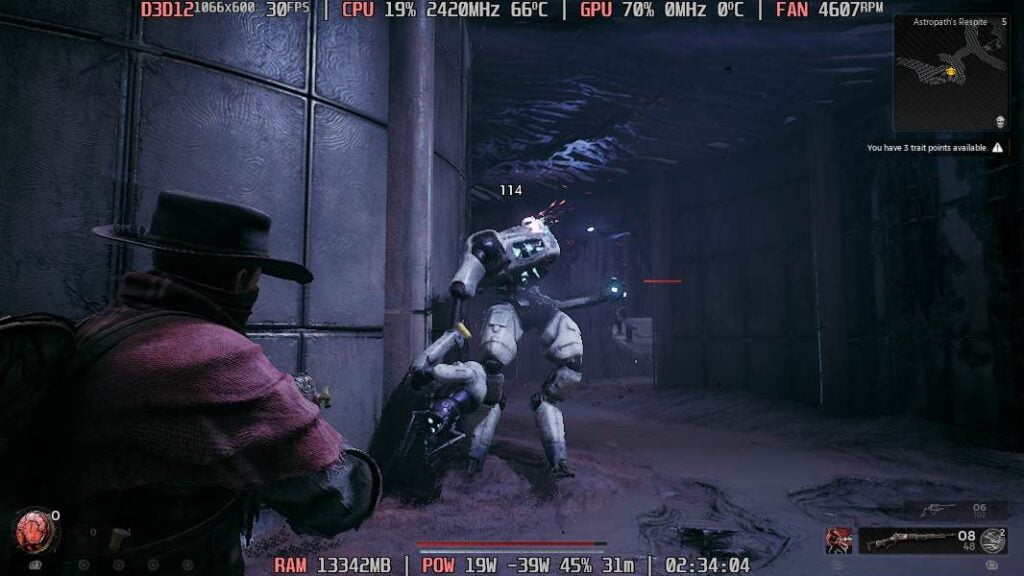Screen dimensions: 1024x576
Task: Select the skull icon on the minimap
Action: (1000, 121)
